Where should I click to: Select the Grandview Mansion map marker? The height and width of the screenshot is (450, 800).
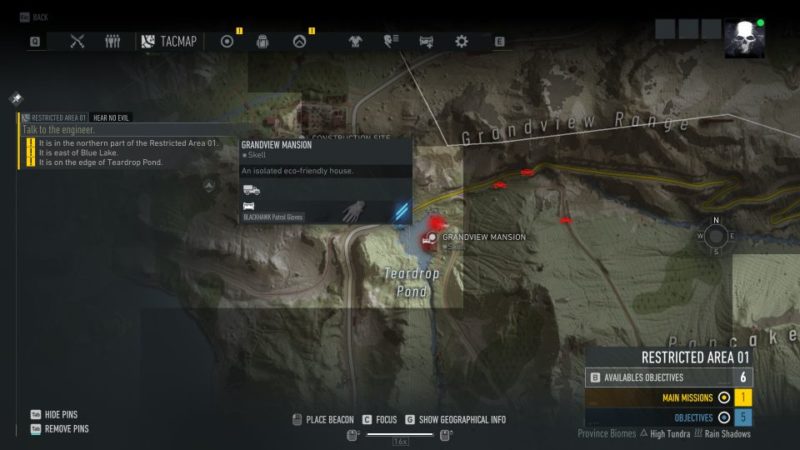pyautogui.click(x=431, y=237)
